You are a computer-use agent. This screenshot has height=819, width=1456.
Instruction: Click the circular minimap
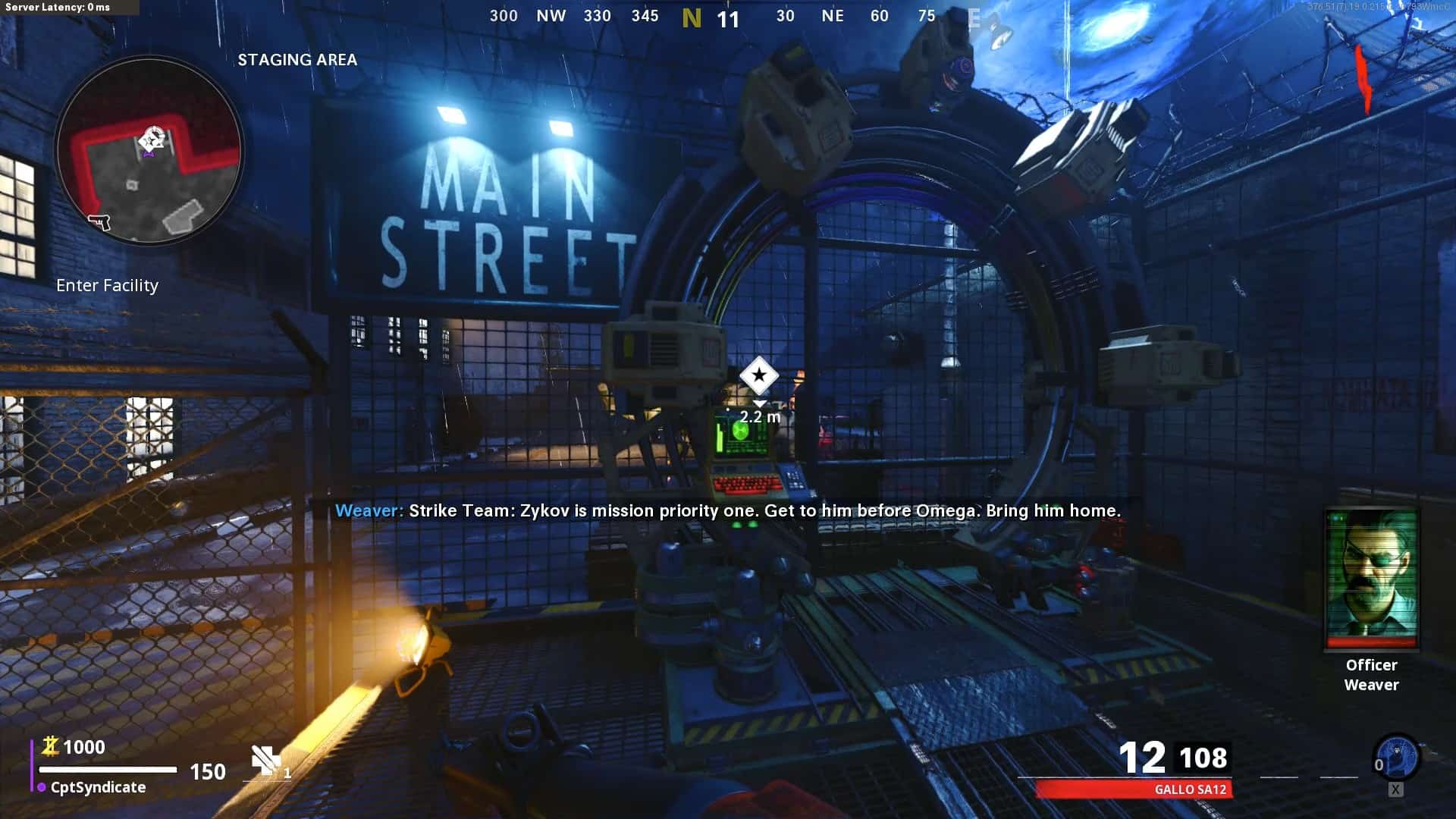[149, 149]
